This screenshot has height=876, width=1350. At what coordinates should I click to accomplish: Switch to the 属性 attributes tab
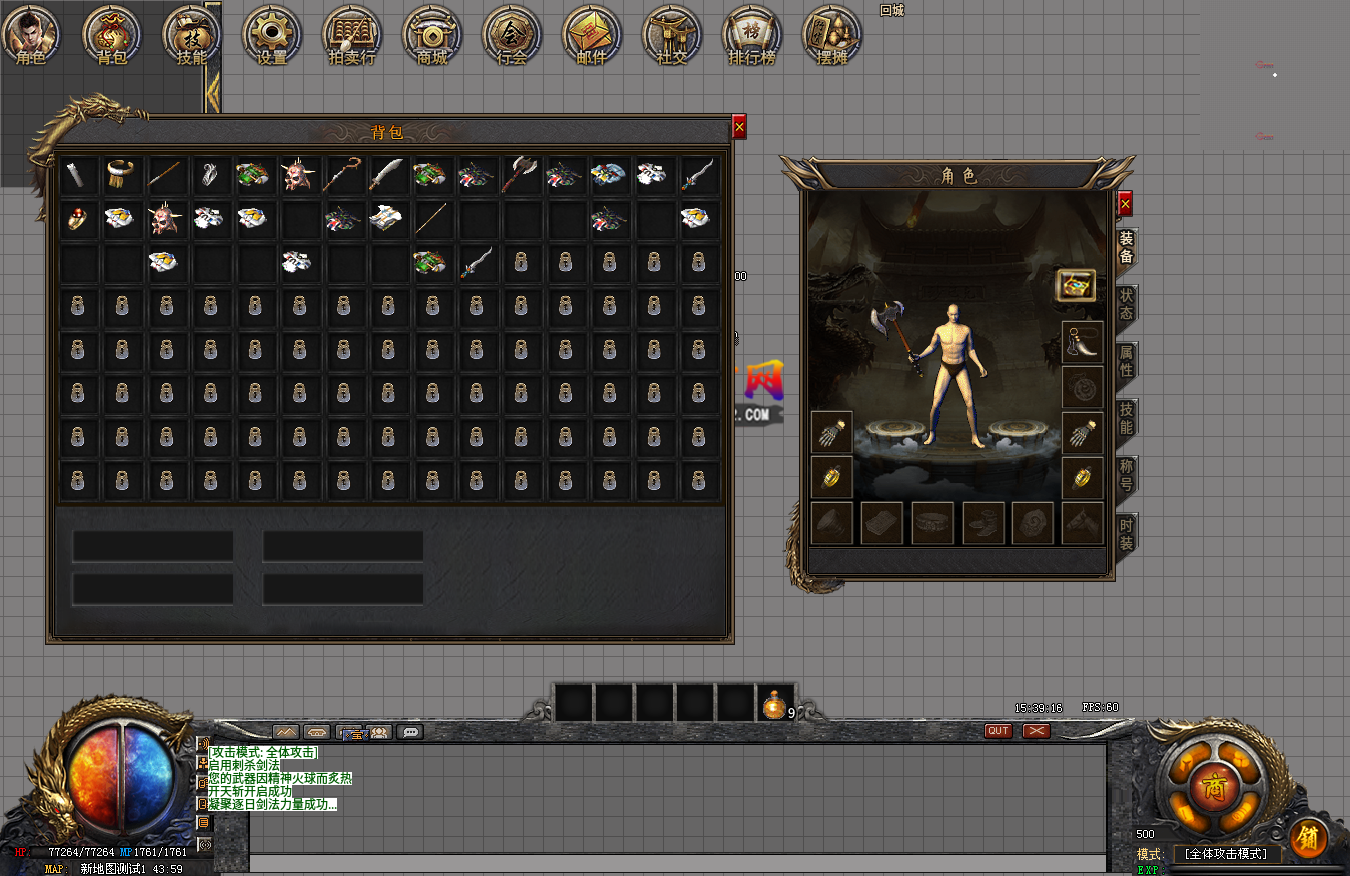click(1126, 362)
